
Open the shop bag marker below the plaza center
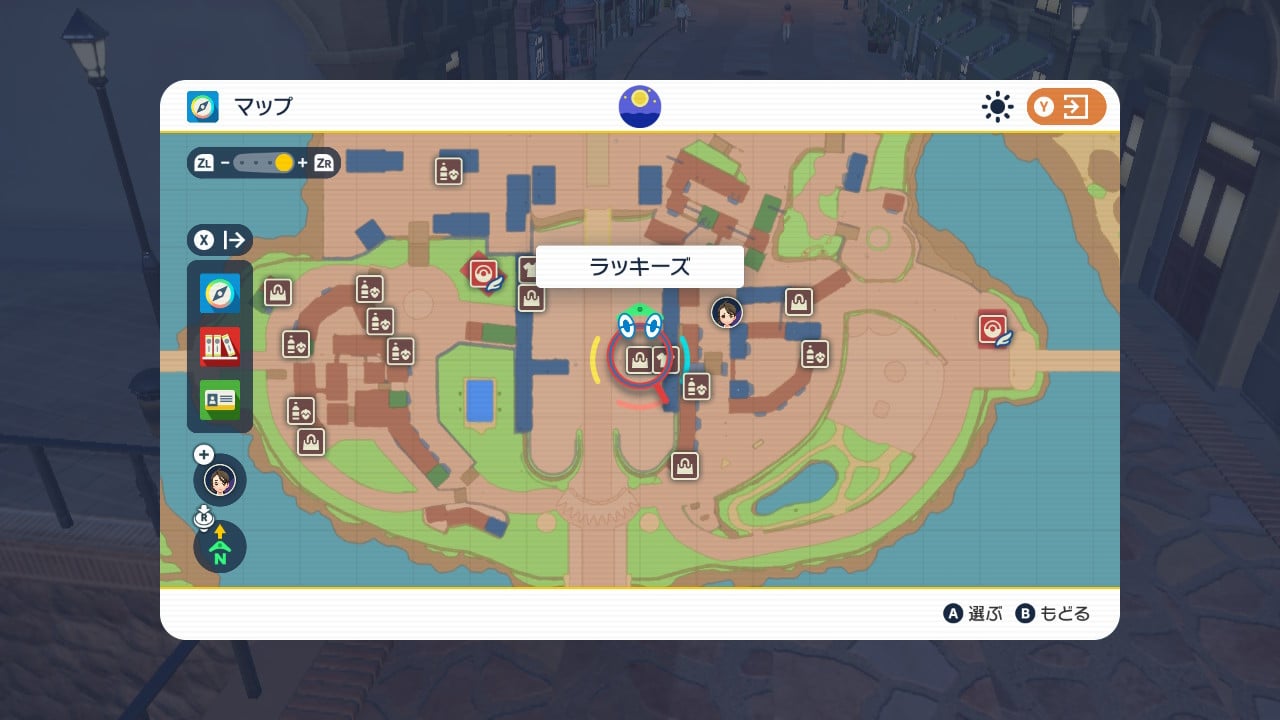(x=684, y=465)
